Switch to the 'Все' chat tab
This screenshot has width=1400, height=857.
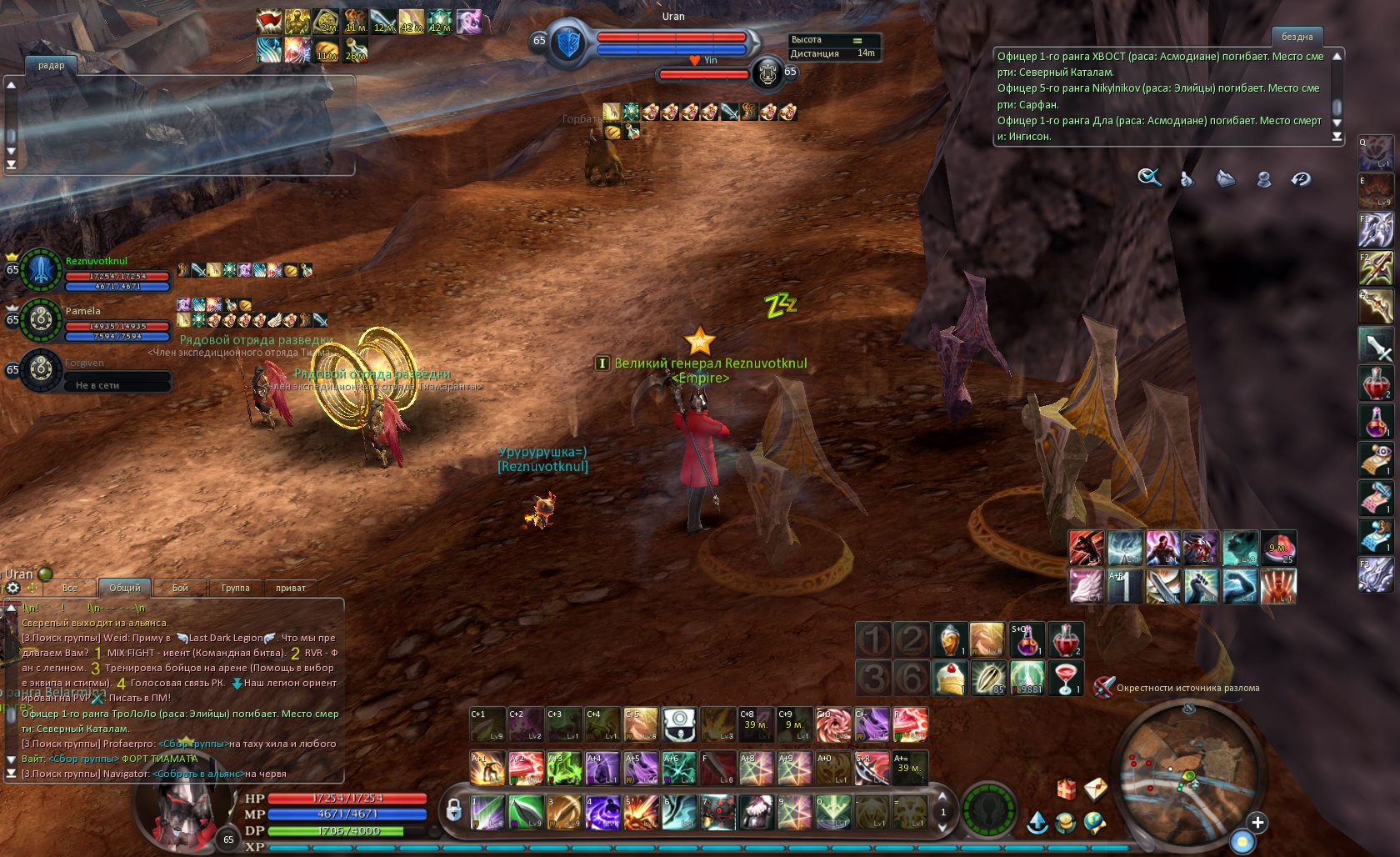[x=70, y=588]
